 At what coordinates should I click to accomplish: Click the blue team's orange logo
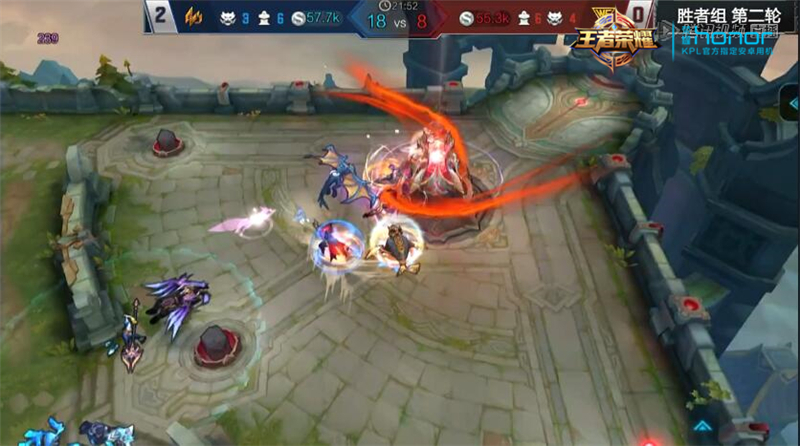click(197, 17)
